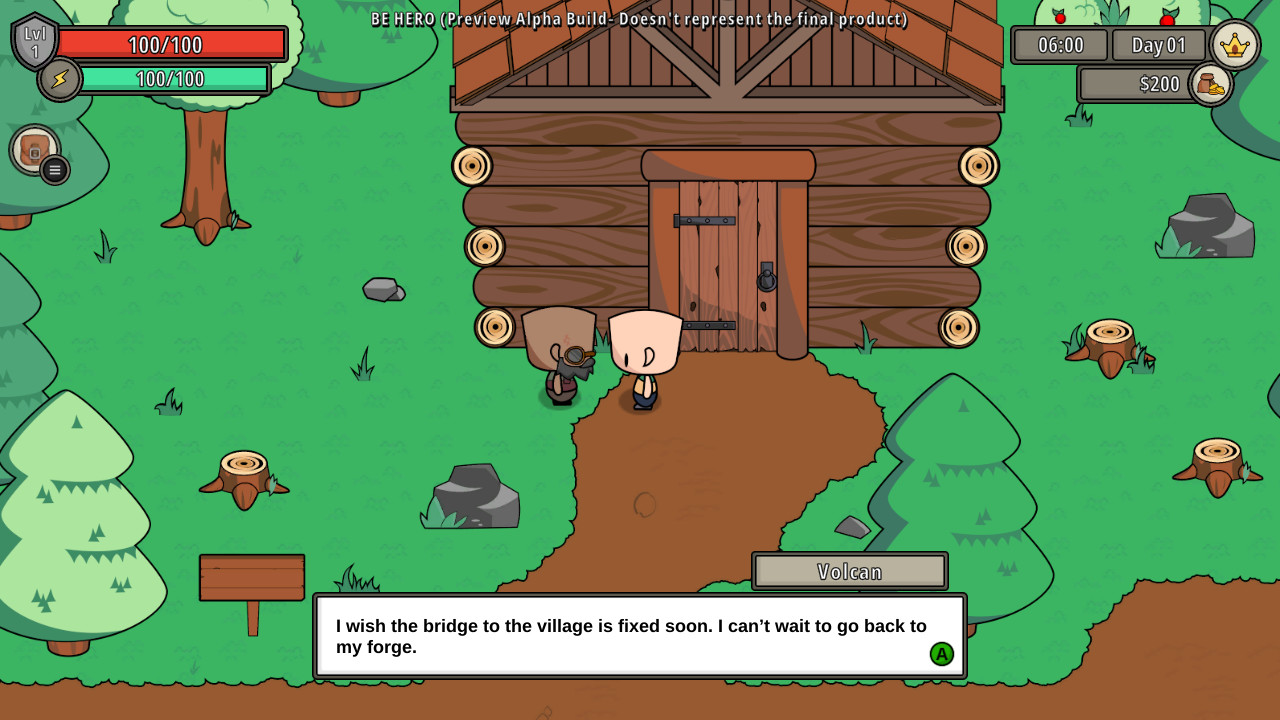Open the backpack inventory icon
The image size is (1280, 720).
coord(36,148)
